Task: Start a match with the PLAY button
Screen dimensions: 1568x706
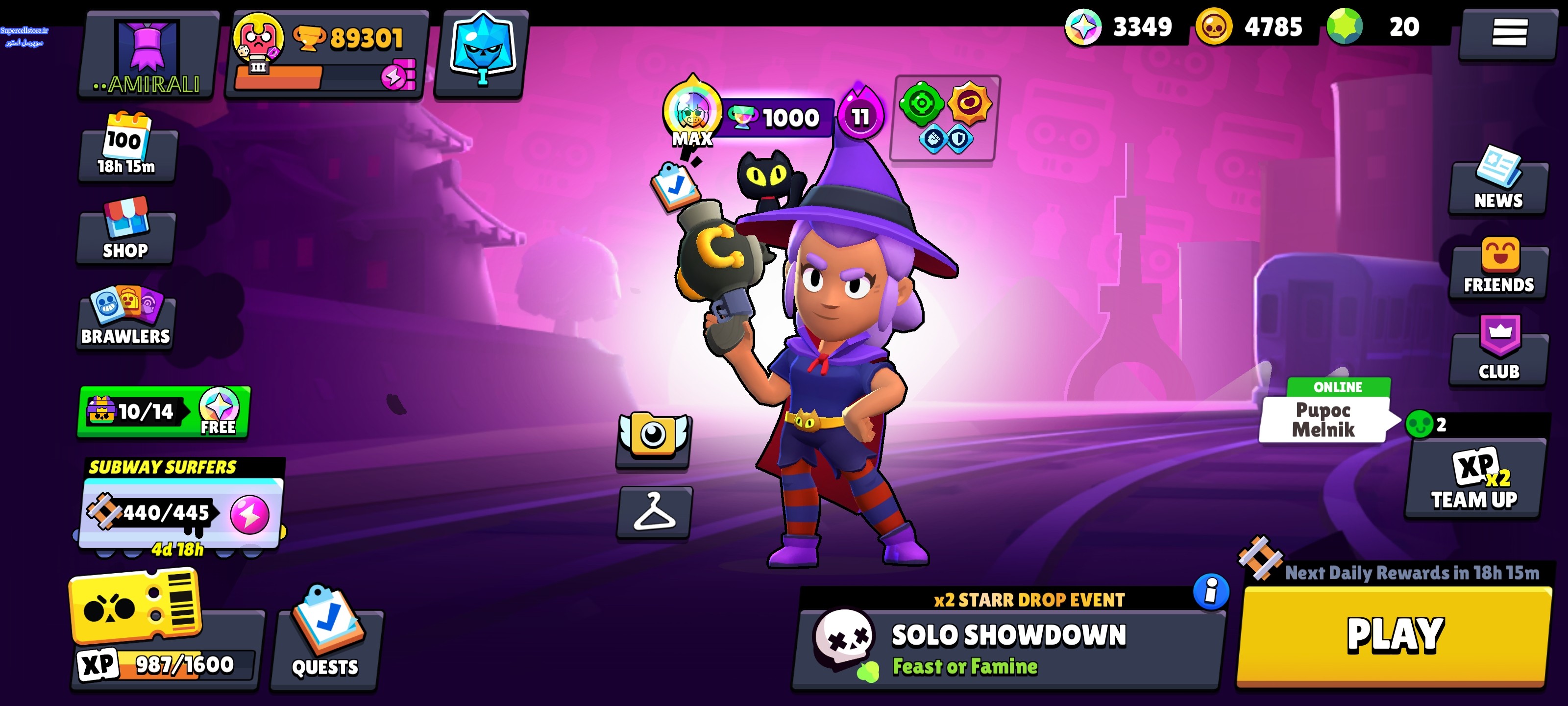Action: click(1394, 636)
